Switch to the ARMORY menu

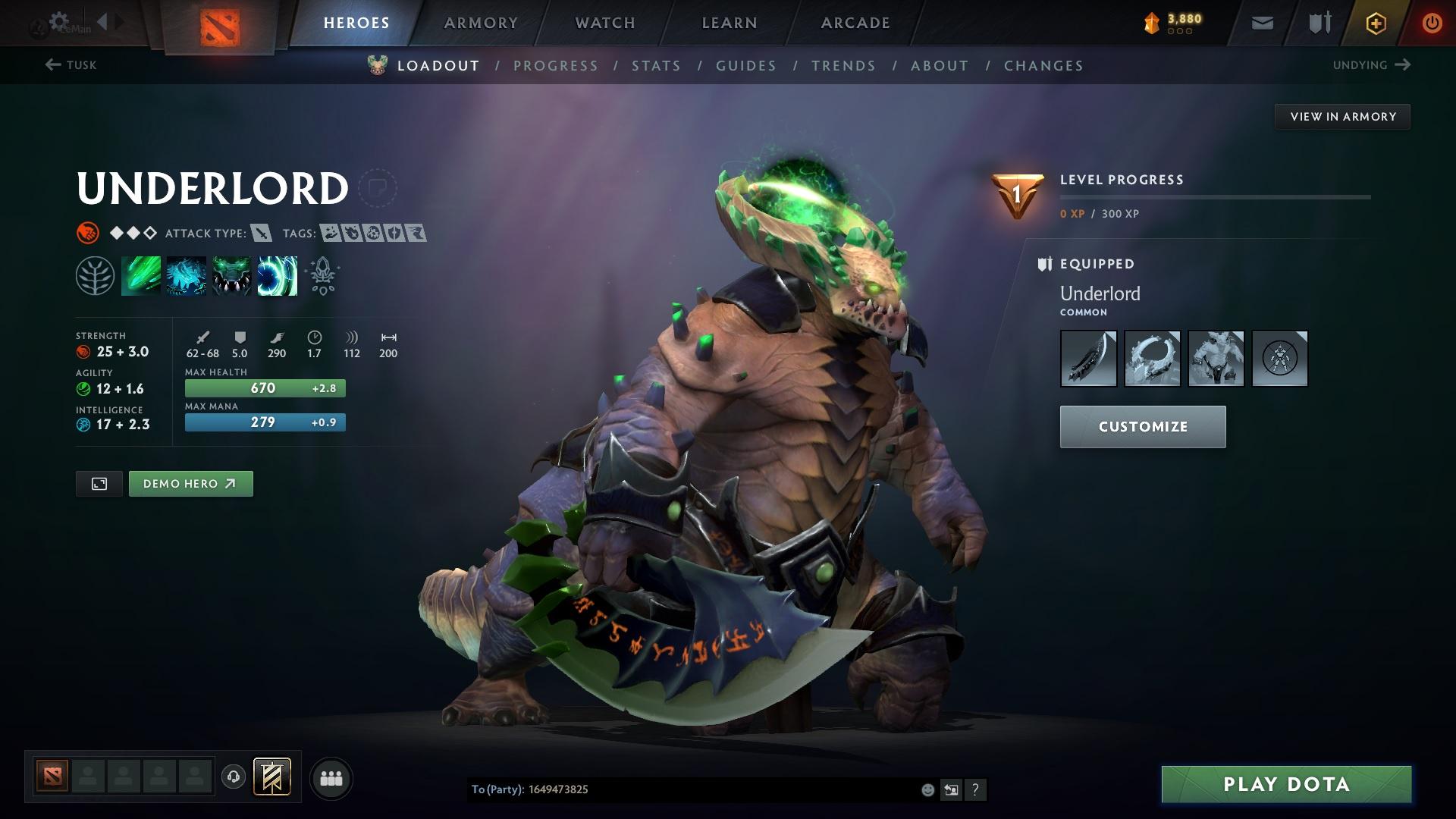(x=481, y=23)
